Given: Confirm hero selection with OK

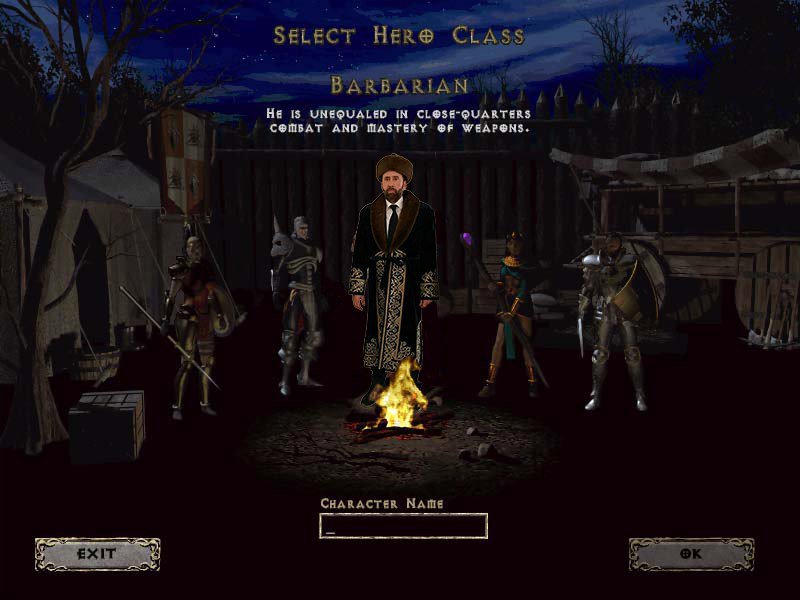Looking at the screenshot, I should [x=691, y=553].
